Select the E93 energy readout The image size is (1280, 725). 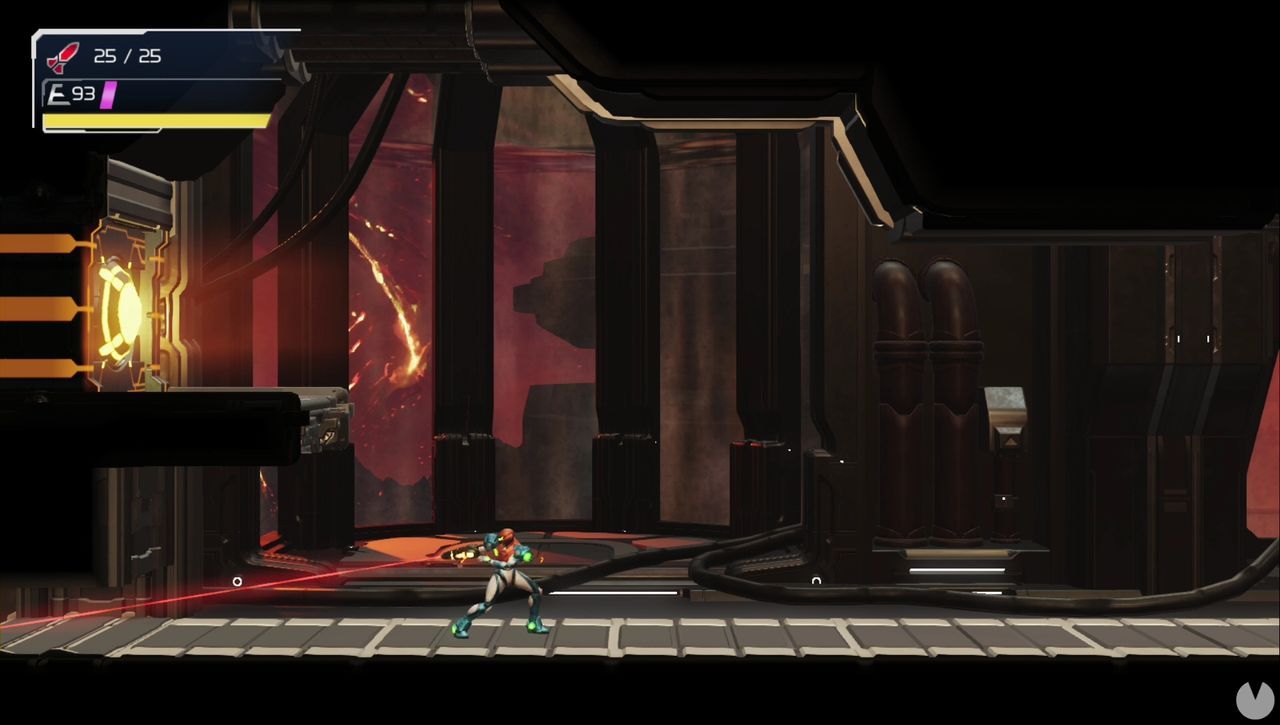[x=80, y=93]
